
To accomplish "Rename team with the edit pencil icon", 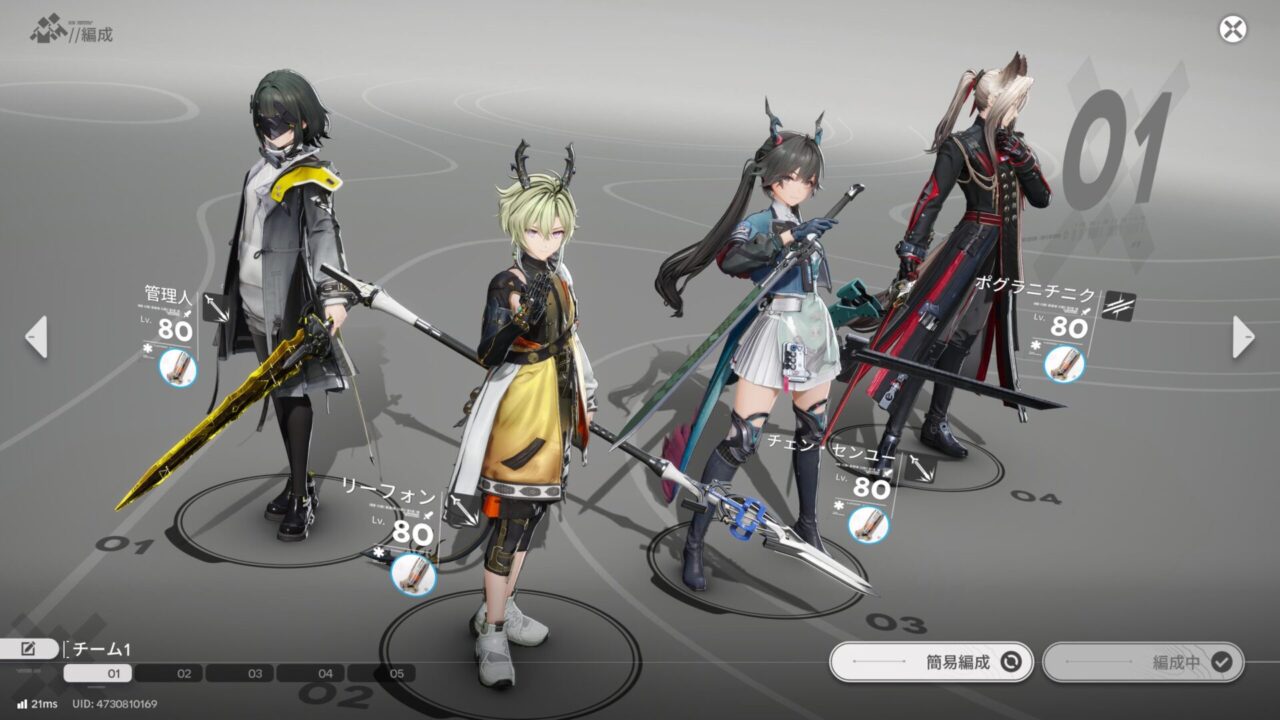I will pos(27,649).
